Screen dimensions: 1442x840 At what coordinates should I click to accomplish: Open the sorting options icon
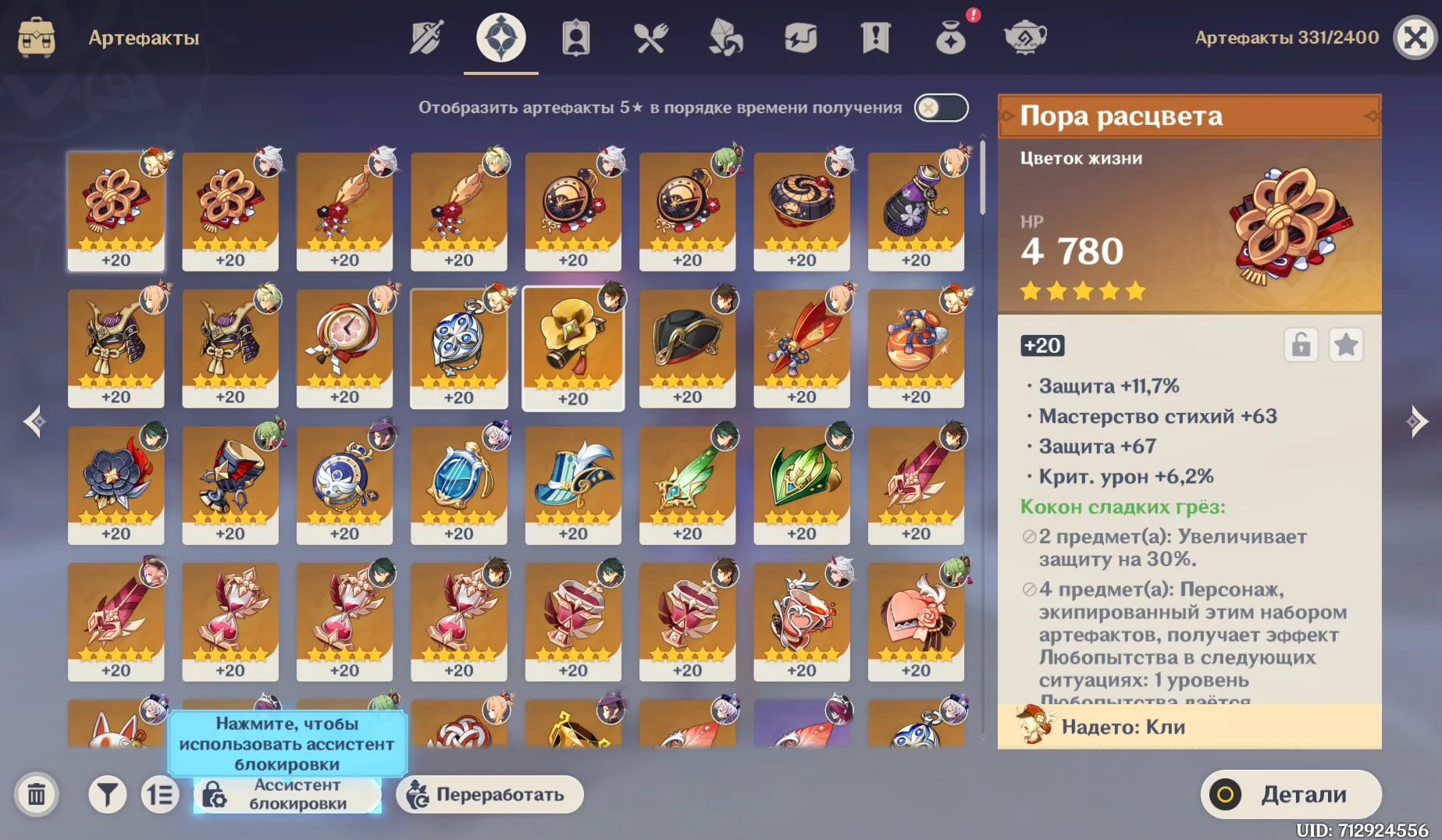pos(161,794)
